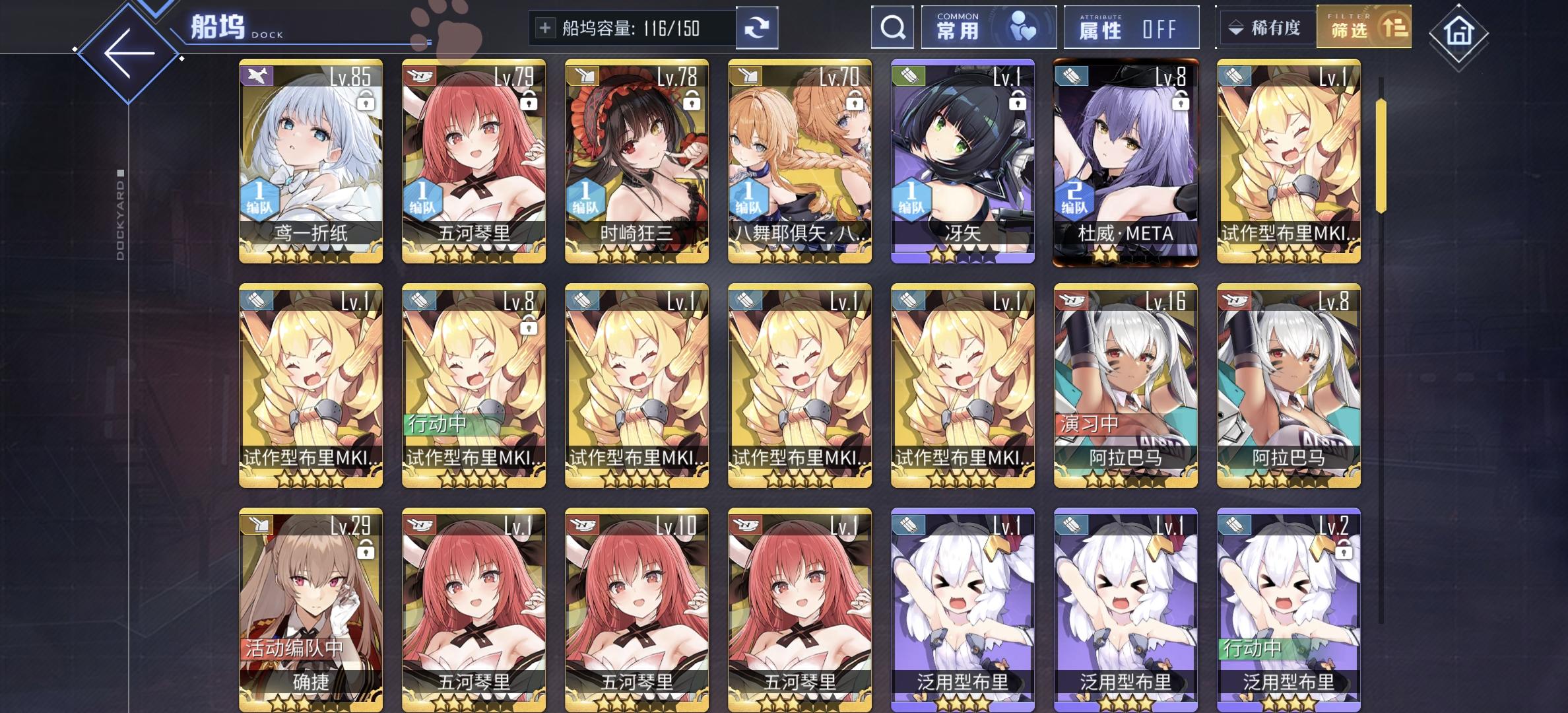Image resolution: width=1568 pixels, height=713 pixels.
Task: Tap the plus icon beside 船坞容量
Action: 544,28
